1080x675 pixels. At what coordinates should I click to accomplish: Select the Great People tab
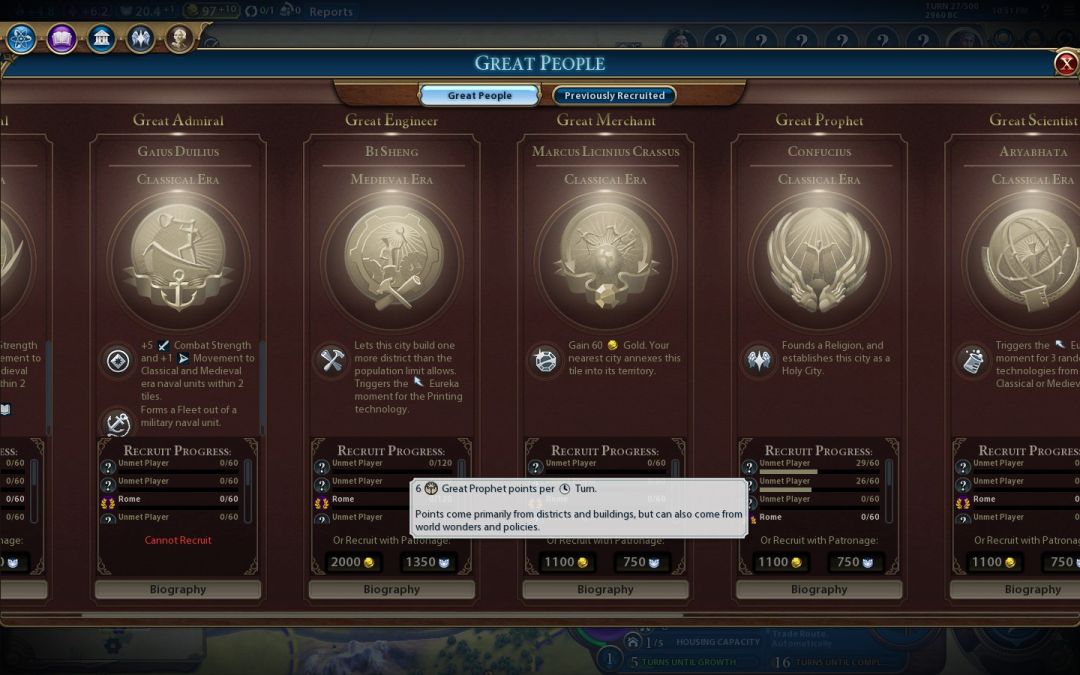480,96
